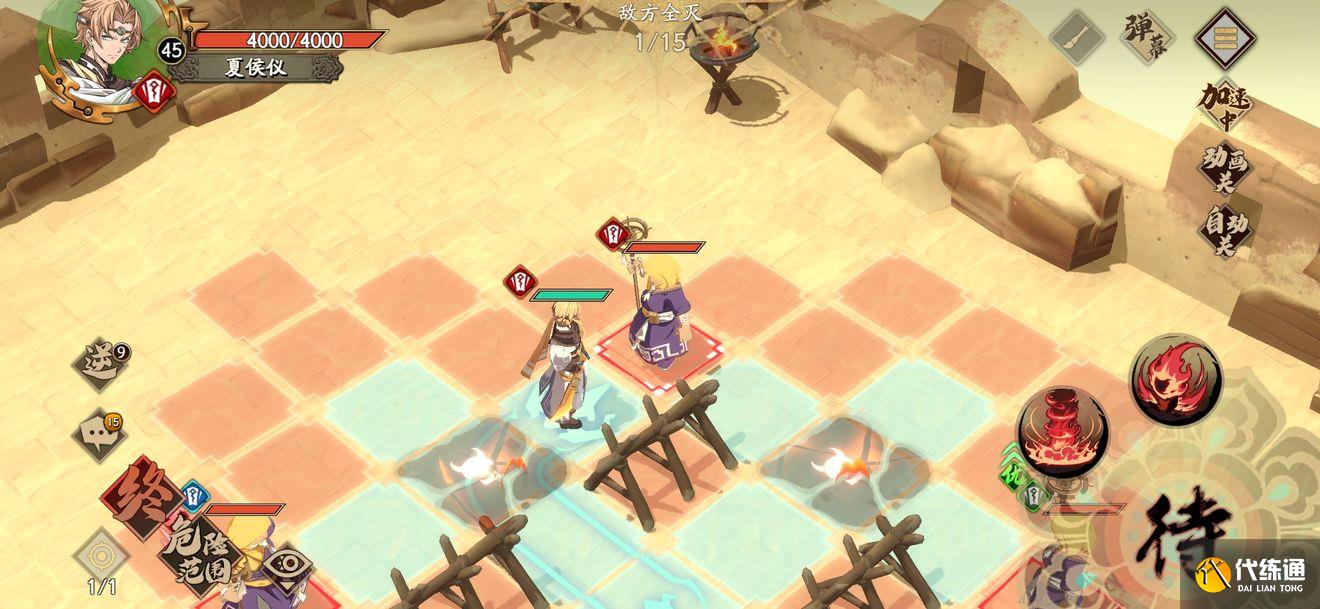Activate the fire tornado skill
Screen dimensions: 1320x609
[1061, 433]
